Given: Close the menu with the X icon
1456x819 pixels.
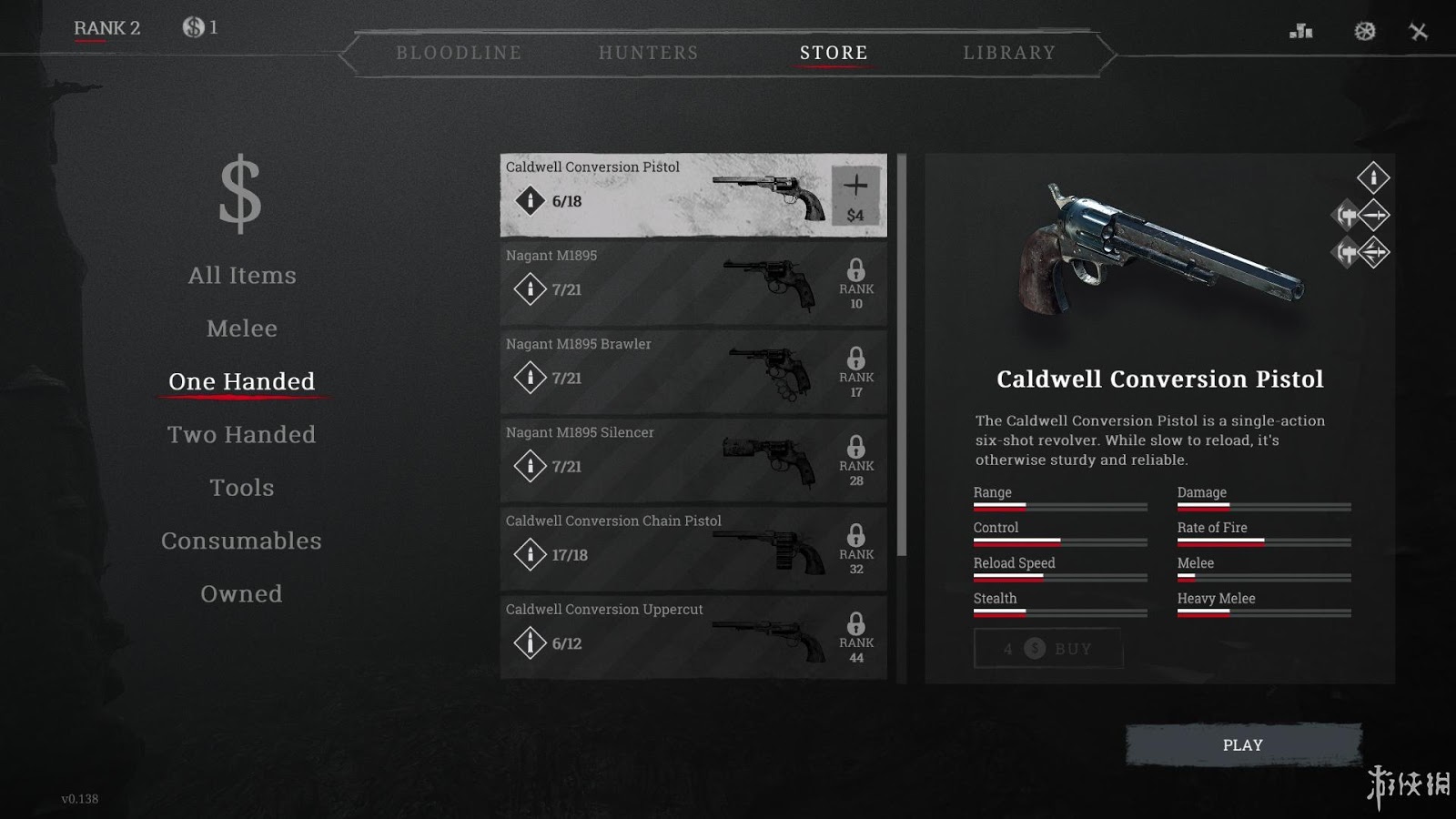Looking at the screenshot, I should [1419, 32].
